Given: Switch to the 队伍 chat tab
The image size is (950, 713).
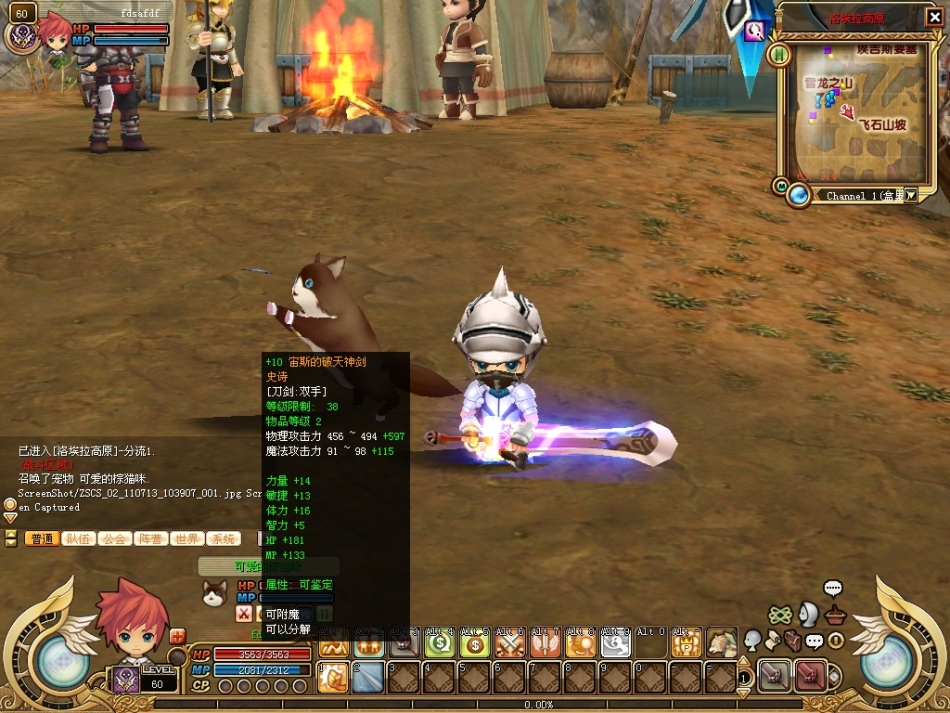Looking at the screenshot, I should [78, 539].
